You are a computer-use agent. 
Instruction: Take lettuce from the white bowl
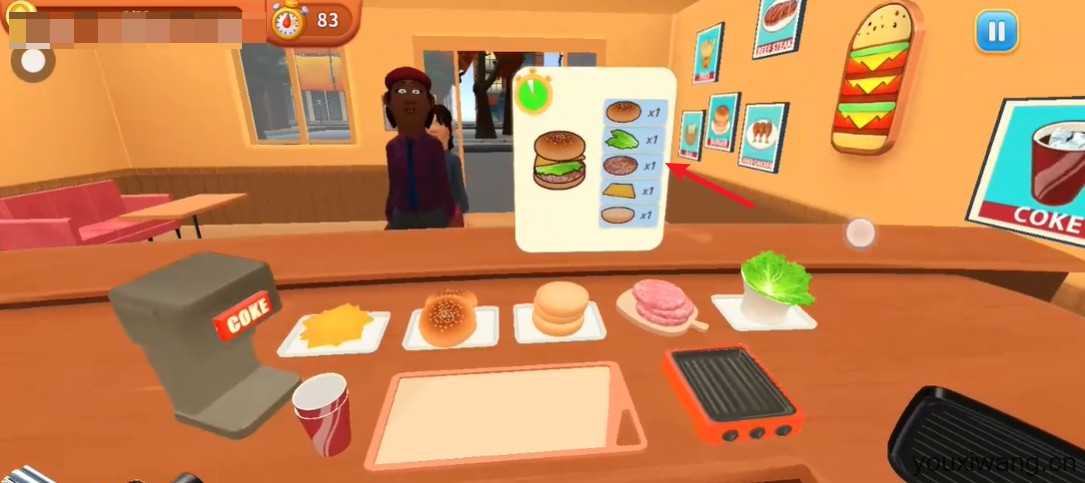tap(774, 281)
